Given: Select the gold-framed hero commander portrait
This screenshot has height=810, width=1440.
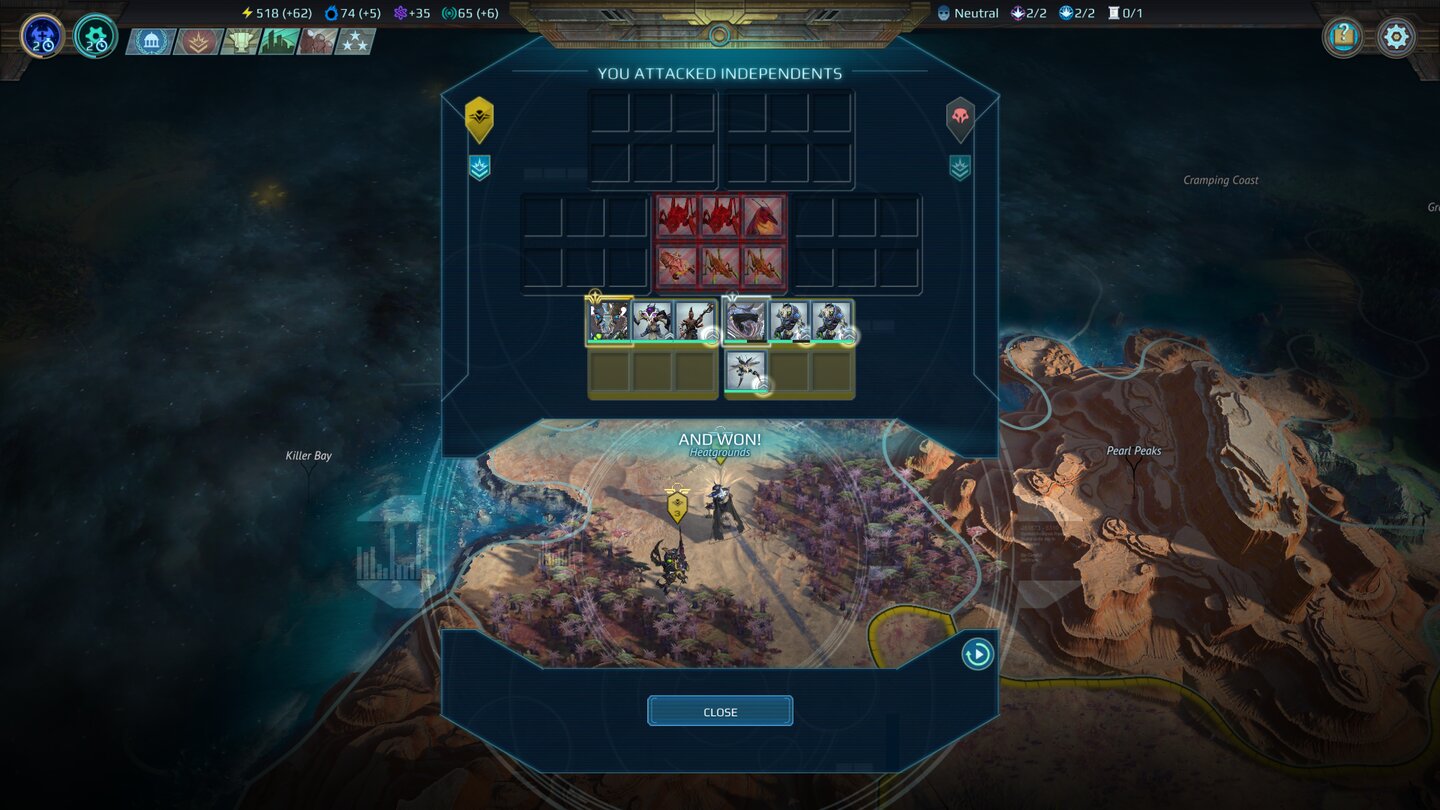Looking at the screenshot, I should 609,322.
